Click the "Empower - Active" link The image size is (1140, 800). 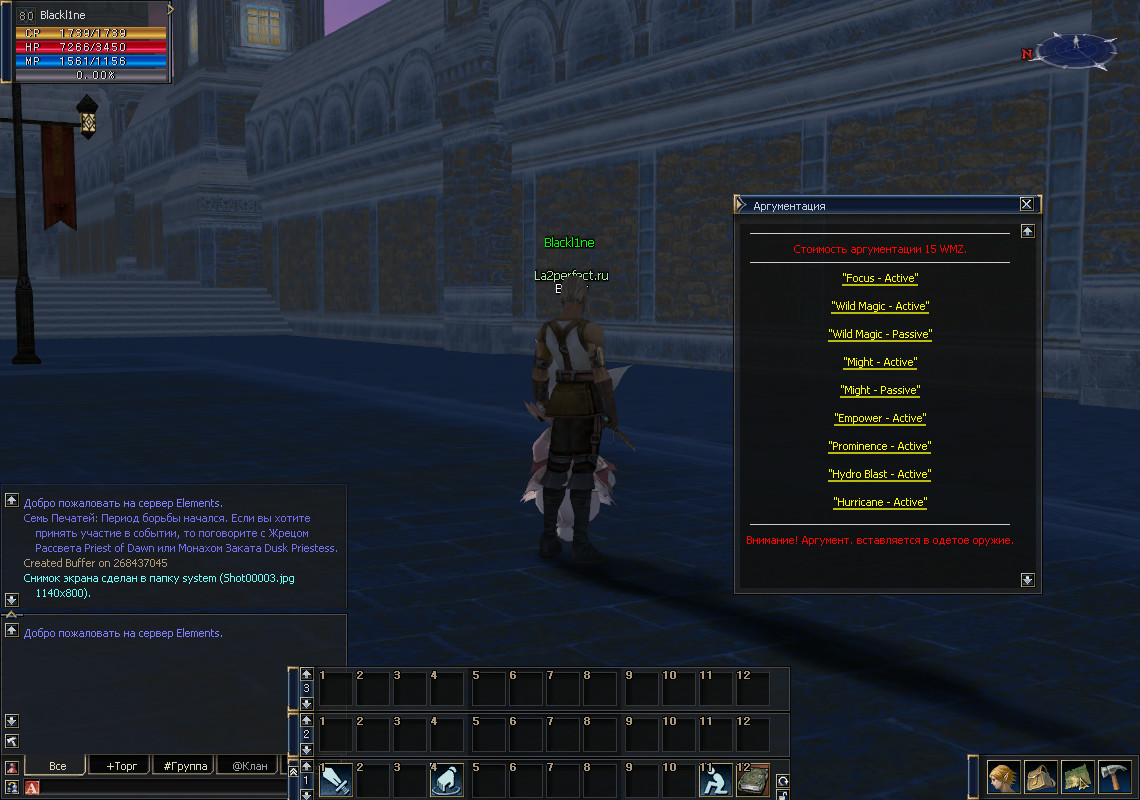[880, 418]
